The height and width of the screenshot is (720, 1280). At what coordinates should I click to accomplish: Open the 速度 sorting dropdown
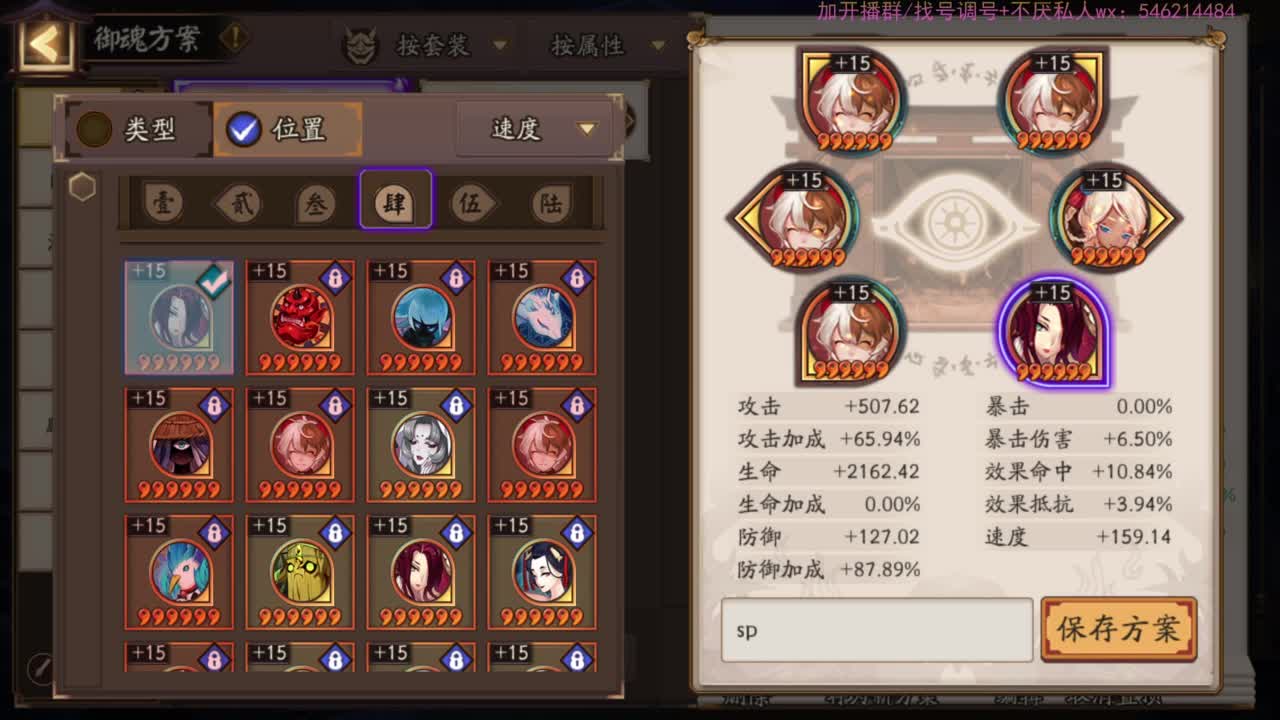click(533, 128)
